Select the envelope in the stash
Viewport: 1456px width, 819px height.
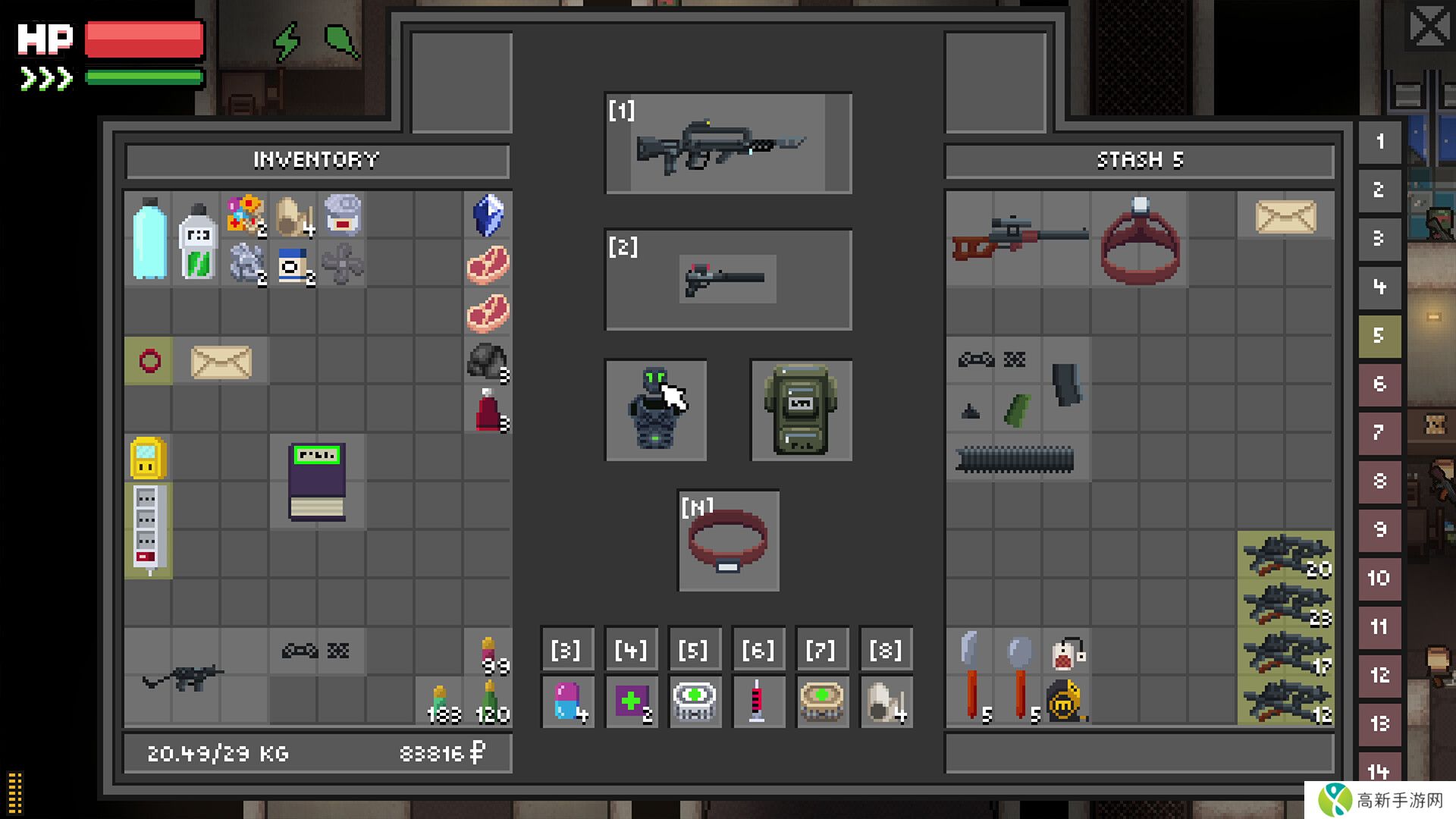click(1285, 217)
